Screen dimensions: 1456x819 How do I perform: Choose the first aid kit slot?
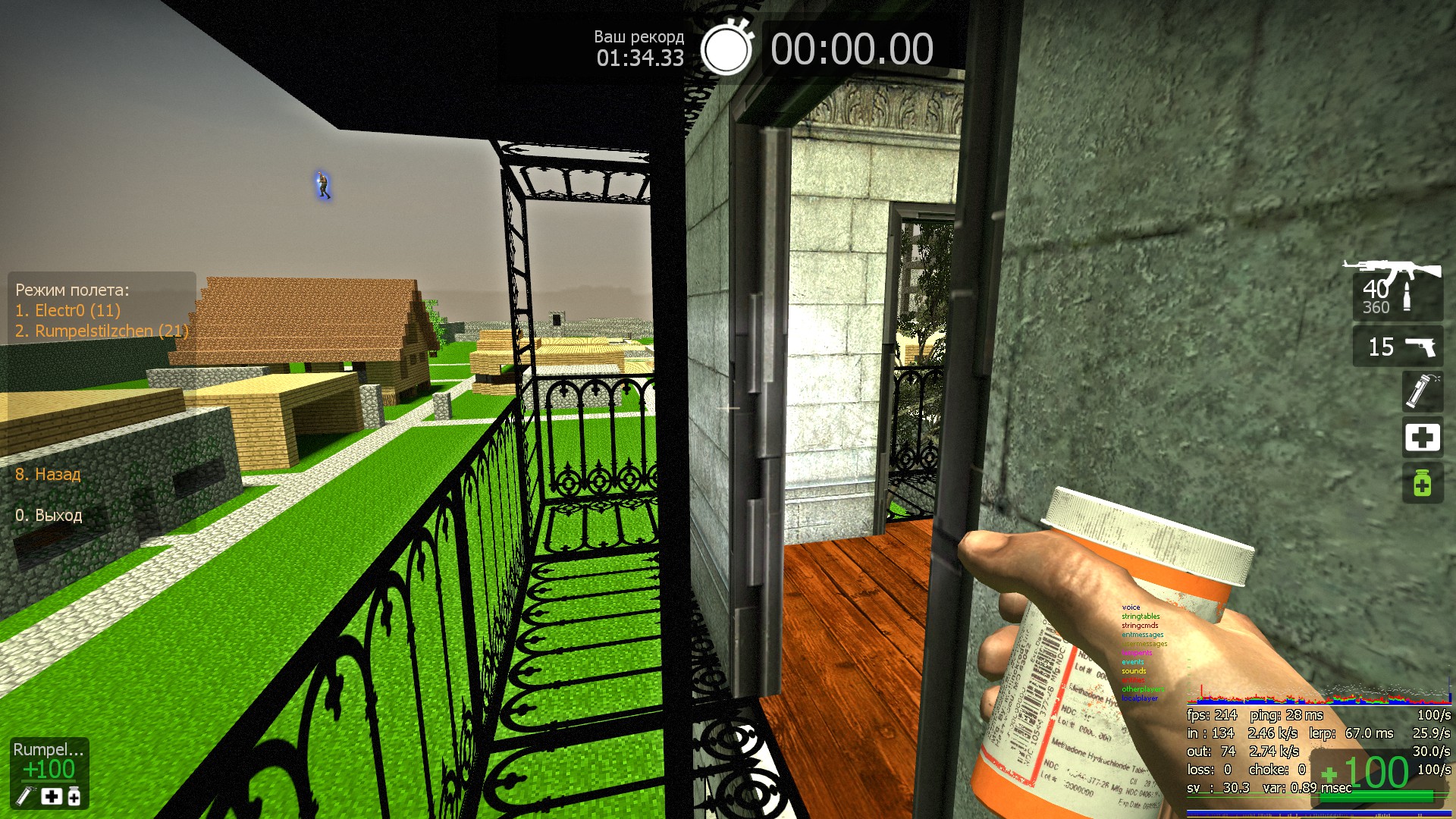(1422, 438)
